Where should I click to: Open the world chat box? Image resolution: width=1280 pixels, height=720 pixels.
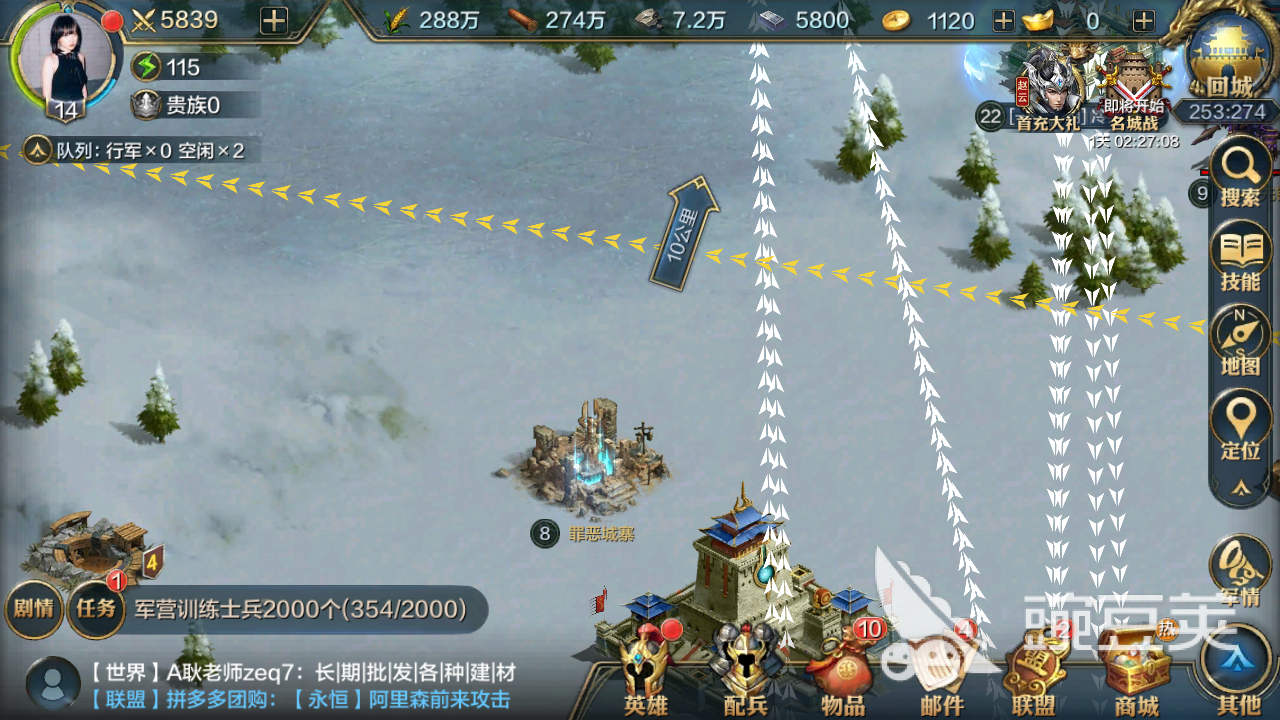coord(300,686)
